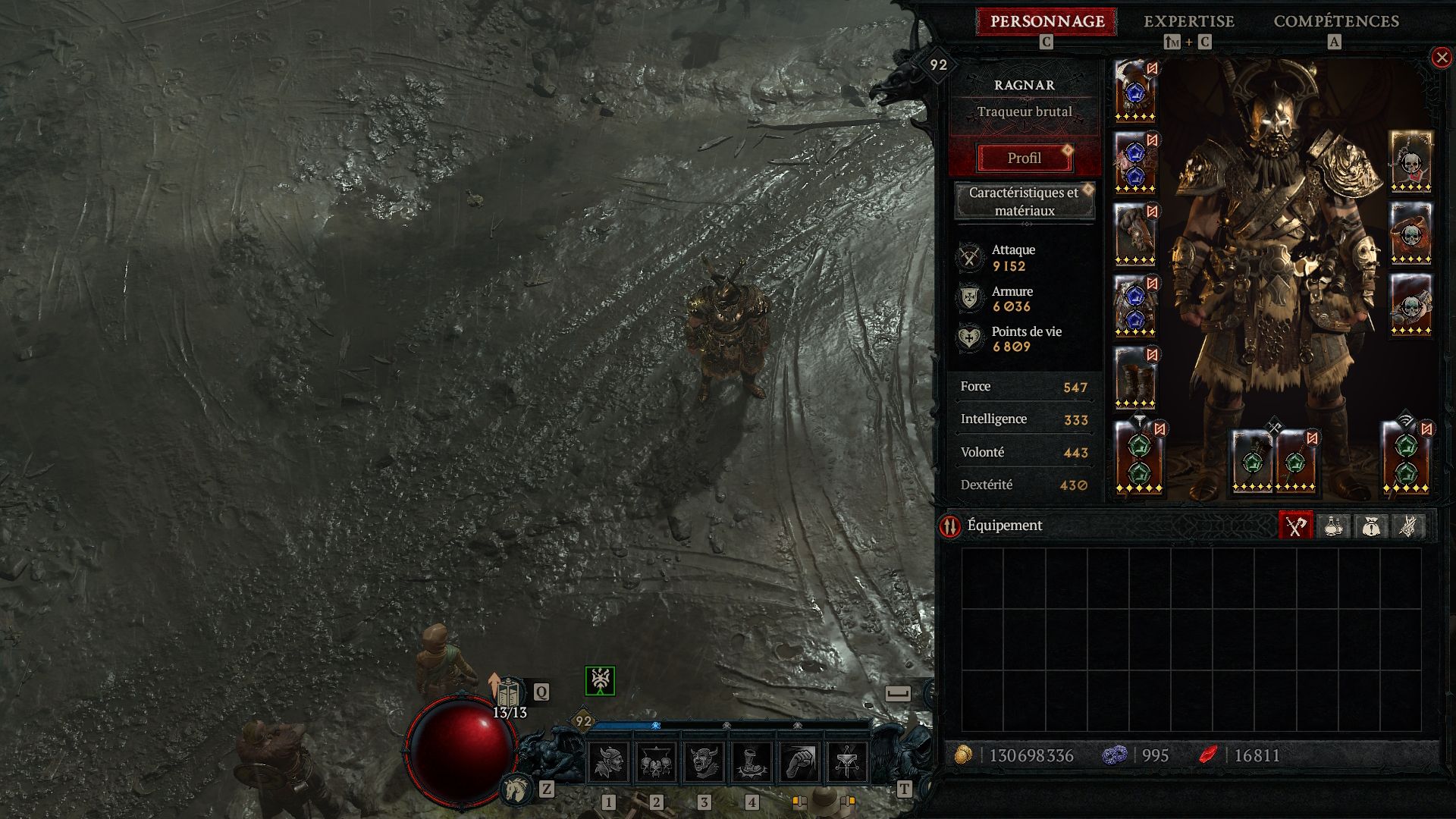Summon the mount with horse icon
1456x819 pixels.
tap(517, 790)
